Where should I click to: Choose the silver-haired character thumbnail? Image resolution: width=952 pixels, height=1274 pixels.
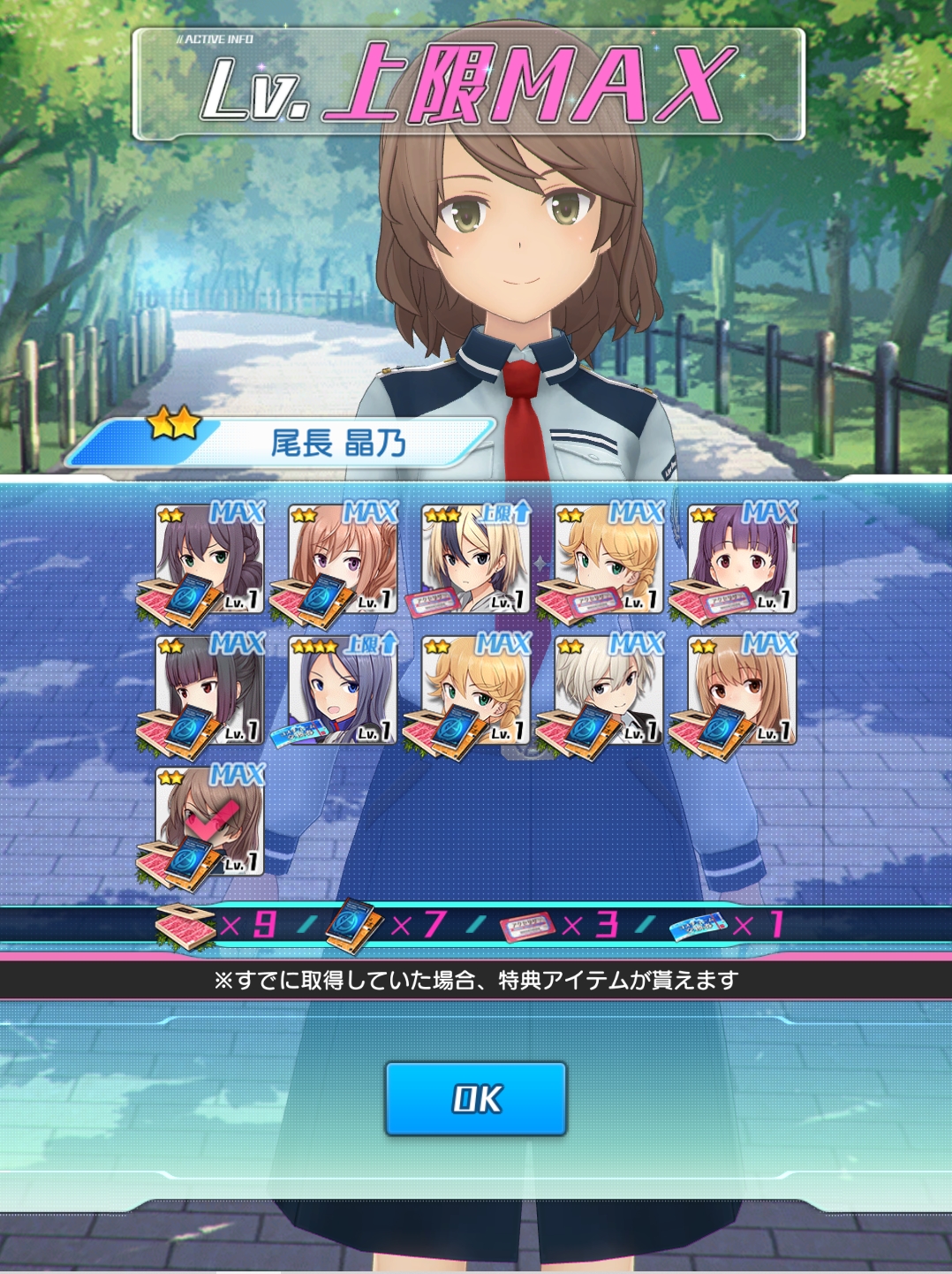click(609, 690)
